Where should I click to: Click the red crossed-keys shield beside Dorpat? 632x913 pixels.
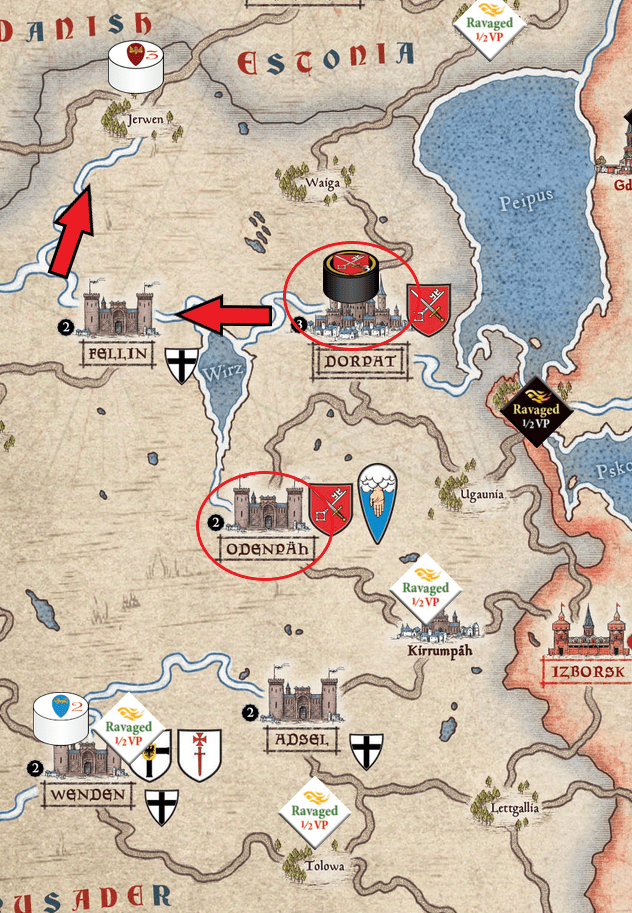tap(429, 309)
